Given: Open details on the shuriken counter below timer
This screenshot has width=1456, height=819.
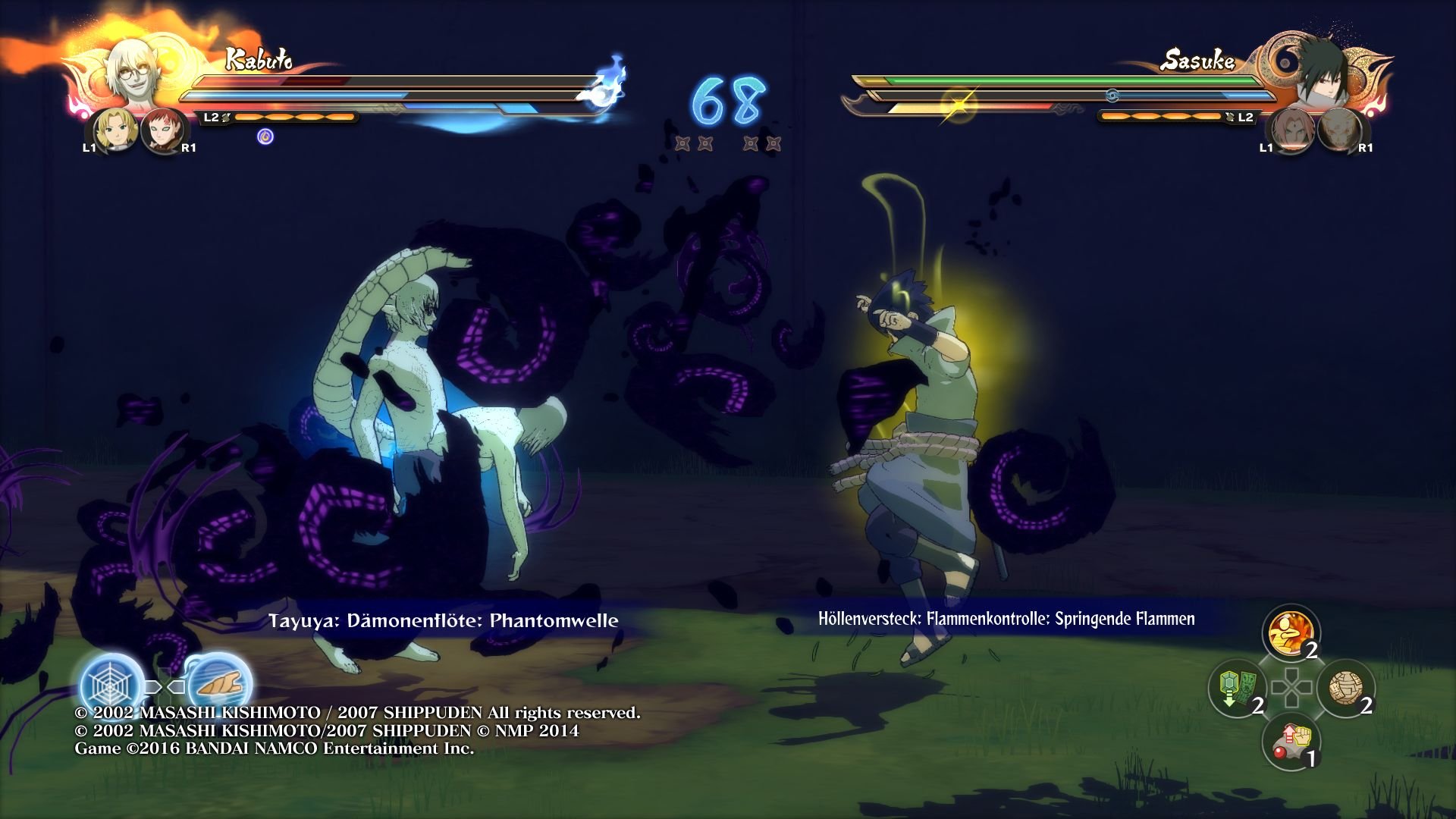Looking at the screenshot, I should (726, 144).
